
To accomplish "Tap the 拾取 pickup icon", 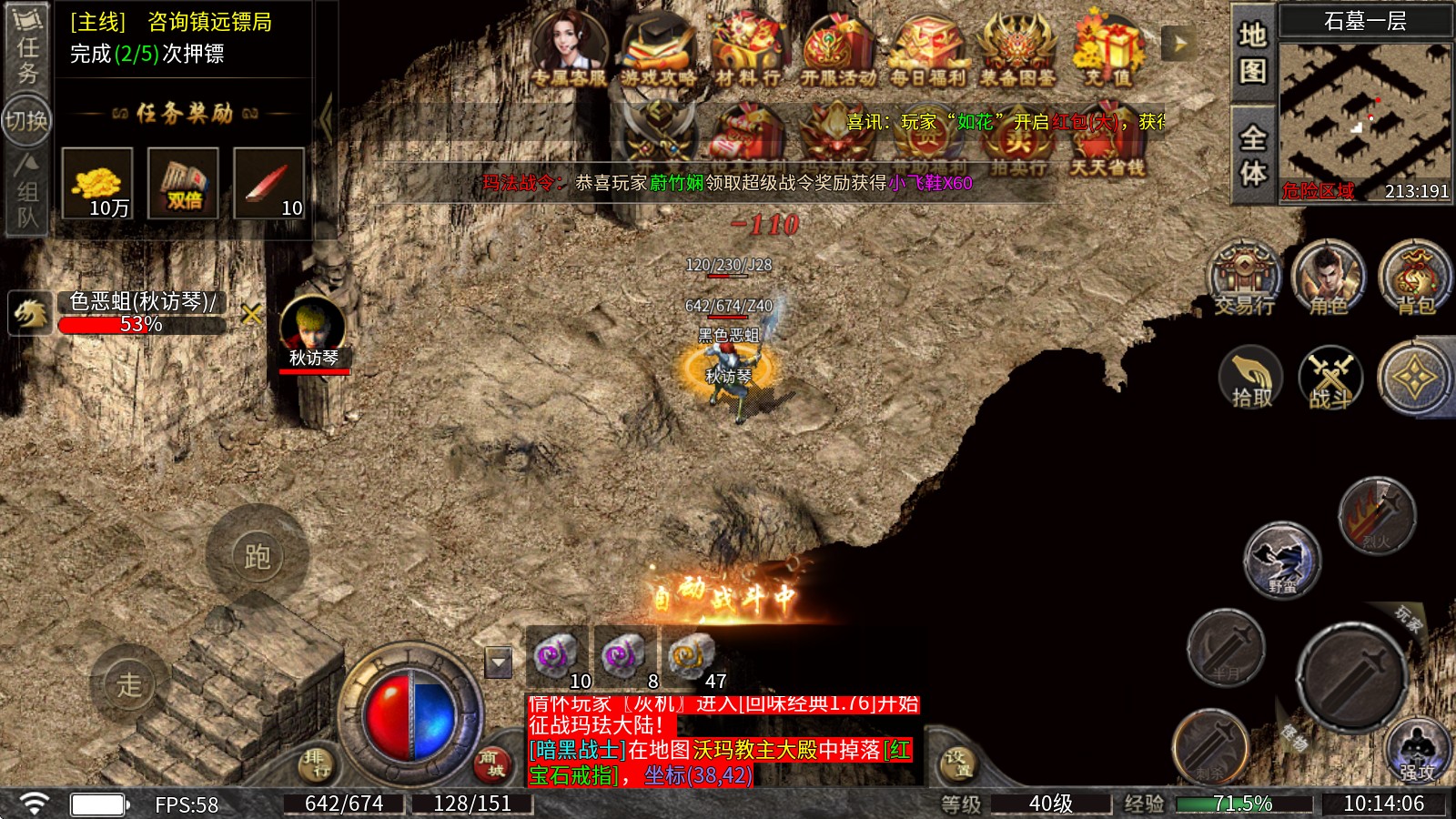I will (1251, 378).
